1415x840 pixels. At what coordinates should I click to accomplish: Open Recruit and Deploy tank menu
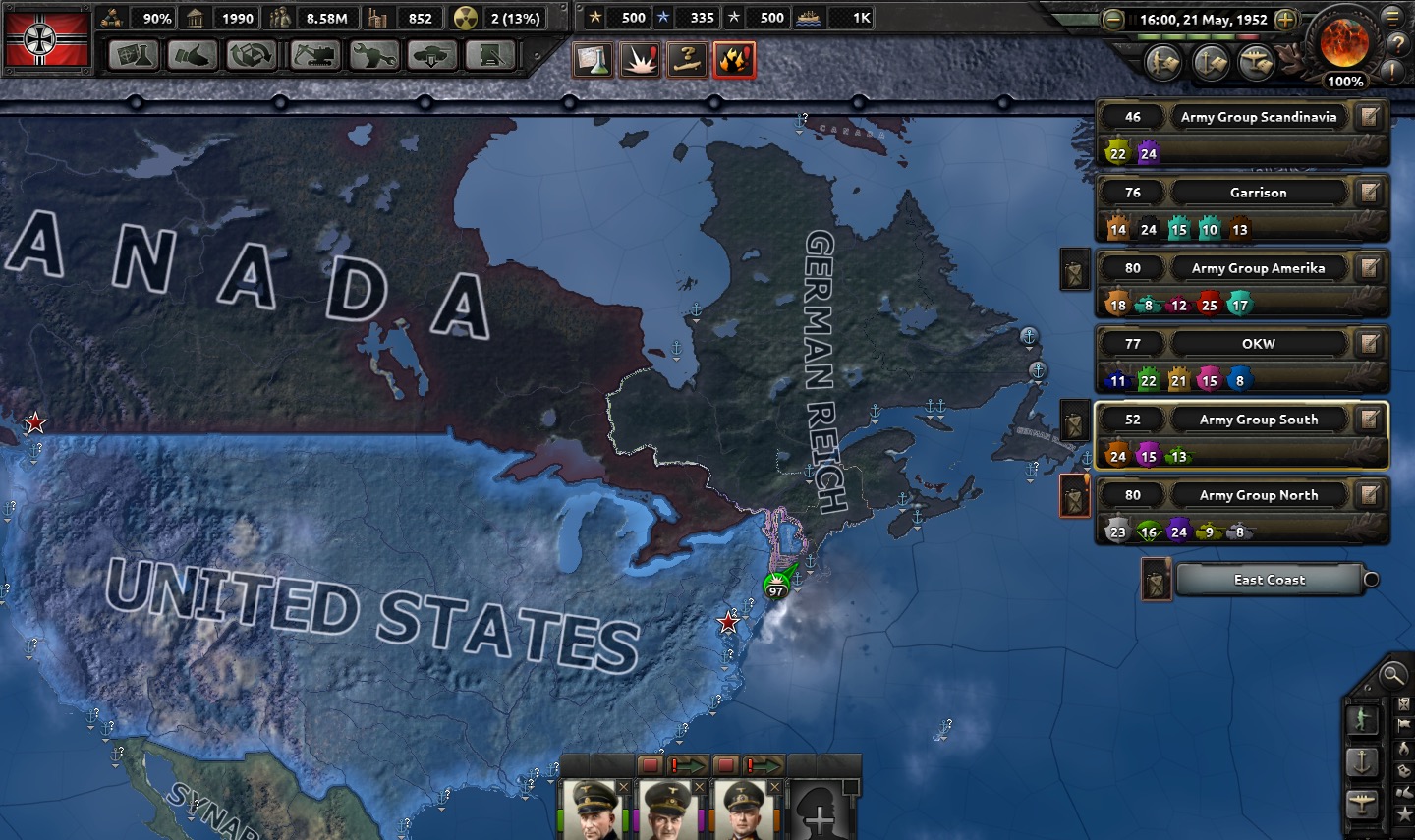[432, 56]
